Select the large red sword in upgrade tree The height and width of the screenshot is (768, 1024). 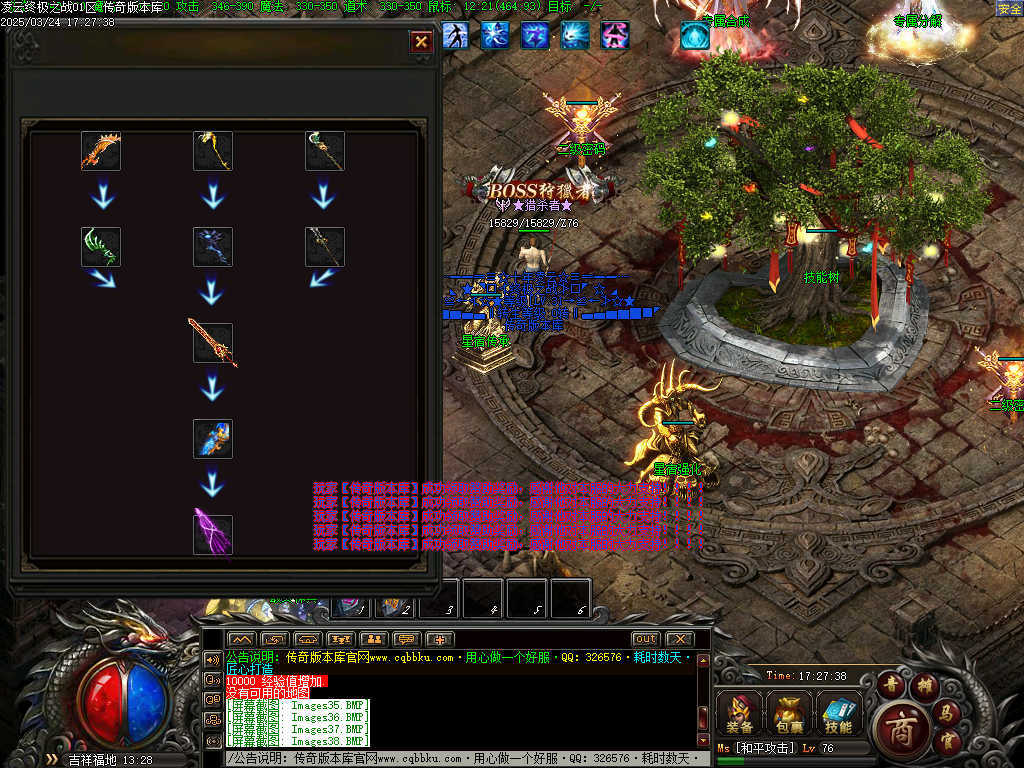tap(213, 343)
